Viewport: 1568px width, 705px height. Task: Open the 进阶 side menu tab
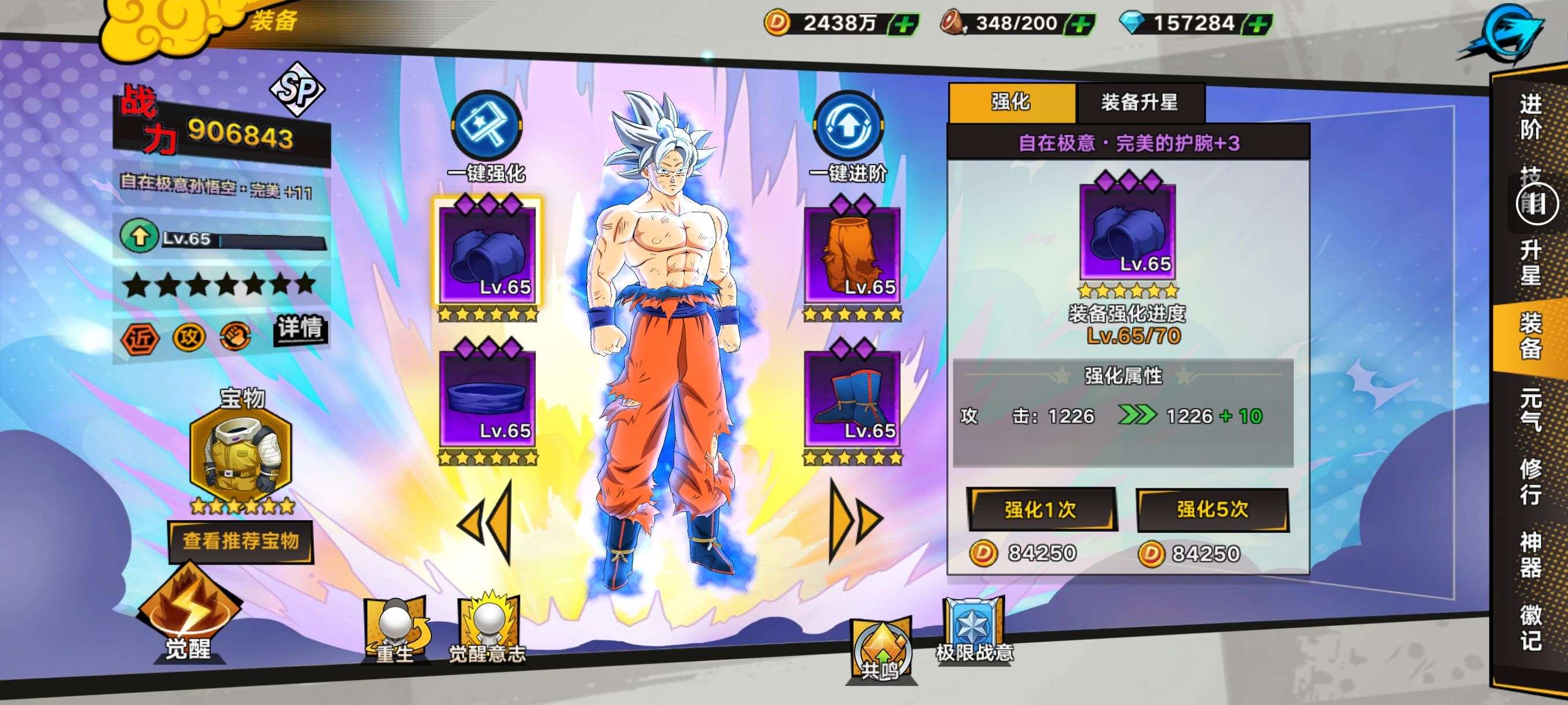1530,117
